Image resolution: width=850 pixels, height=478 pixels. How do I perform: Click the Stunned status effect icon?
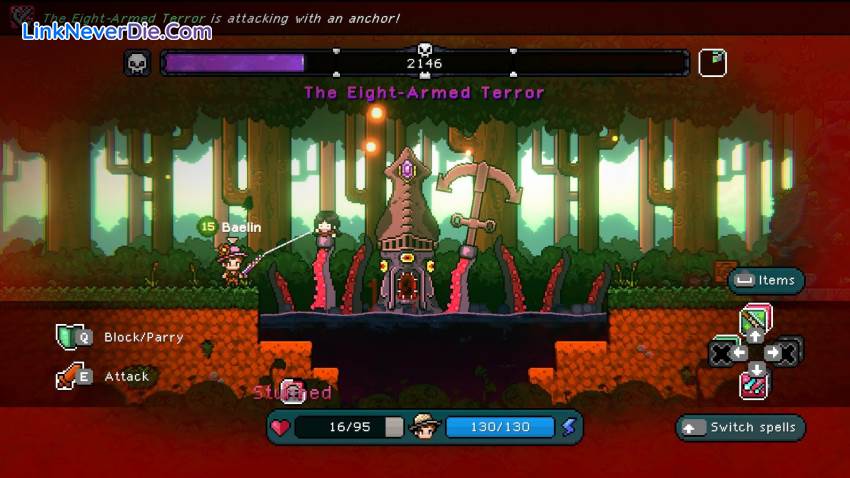[x=291, y=391]
